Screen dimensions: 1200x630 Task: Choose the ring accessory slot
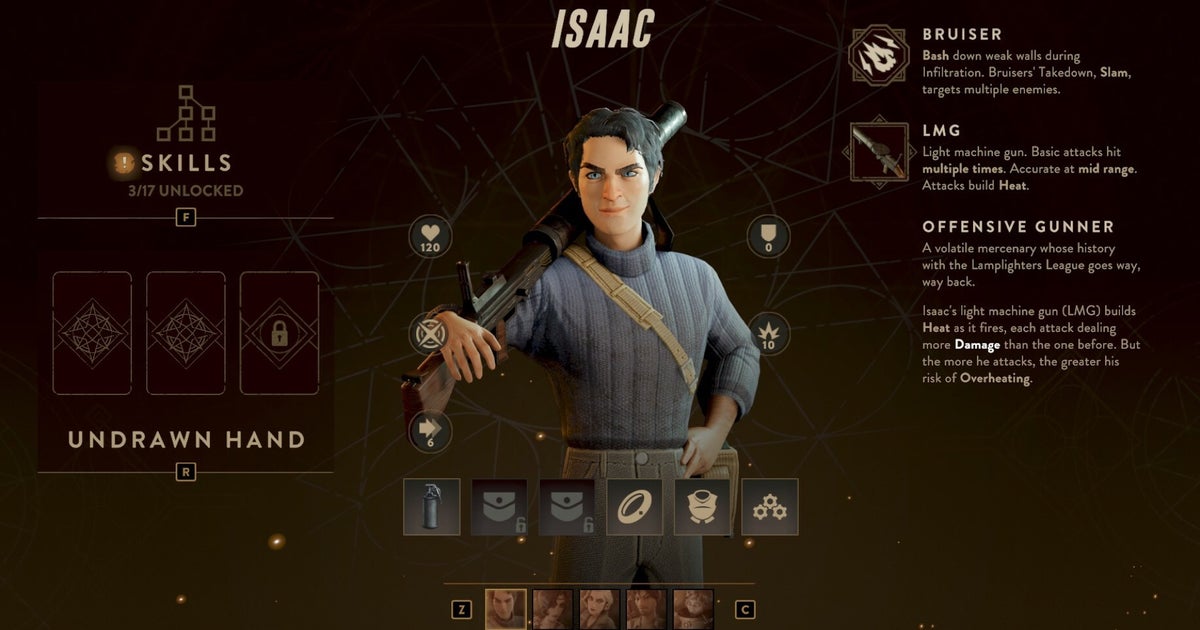click(634, 507)
